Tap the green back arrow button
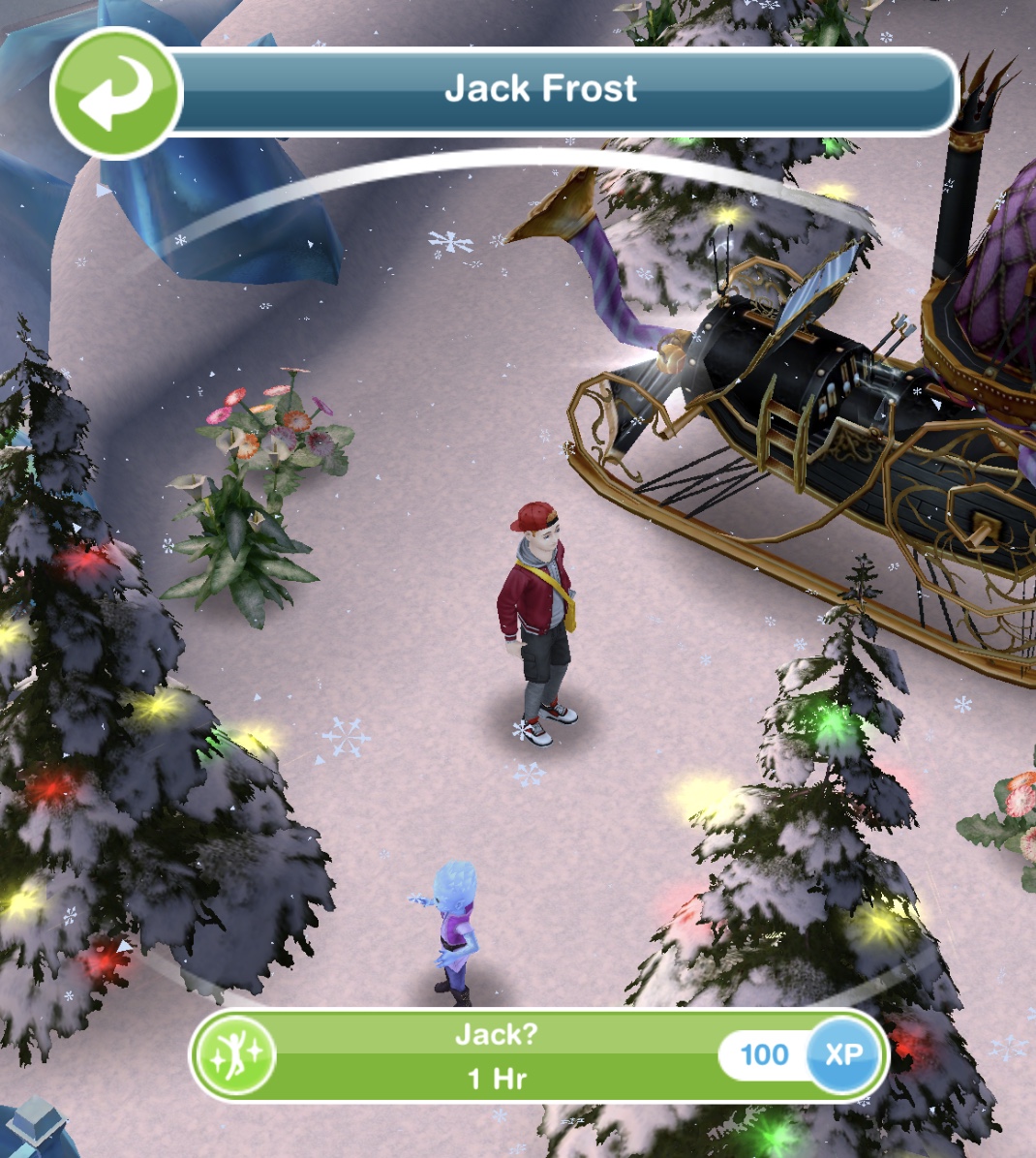1036x1158 pixels. pyautogui.click(x=115, y=93)
